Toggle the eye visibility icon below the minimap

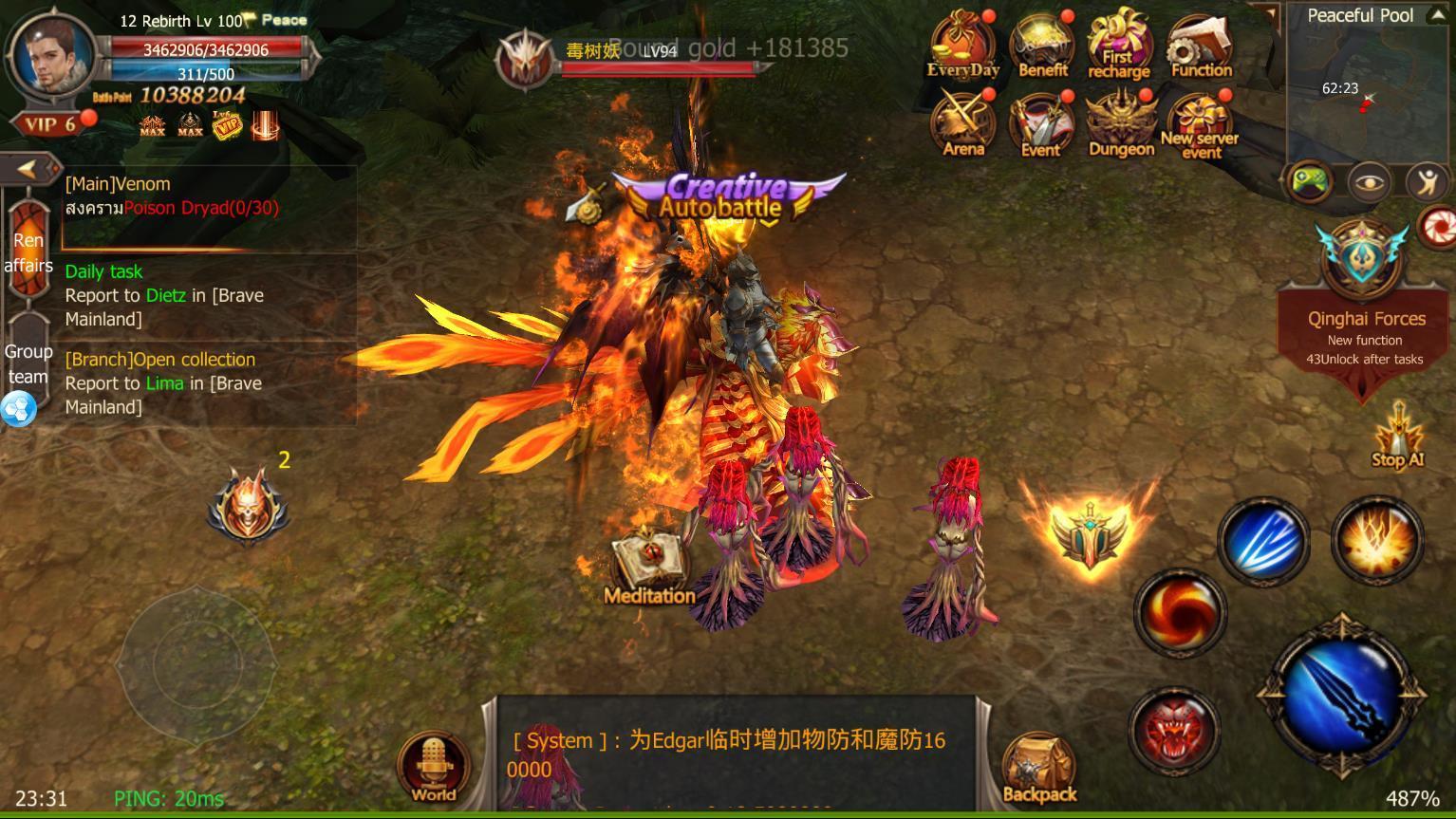[1367, 182]
